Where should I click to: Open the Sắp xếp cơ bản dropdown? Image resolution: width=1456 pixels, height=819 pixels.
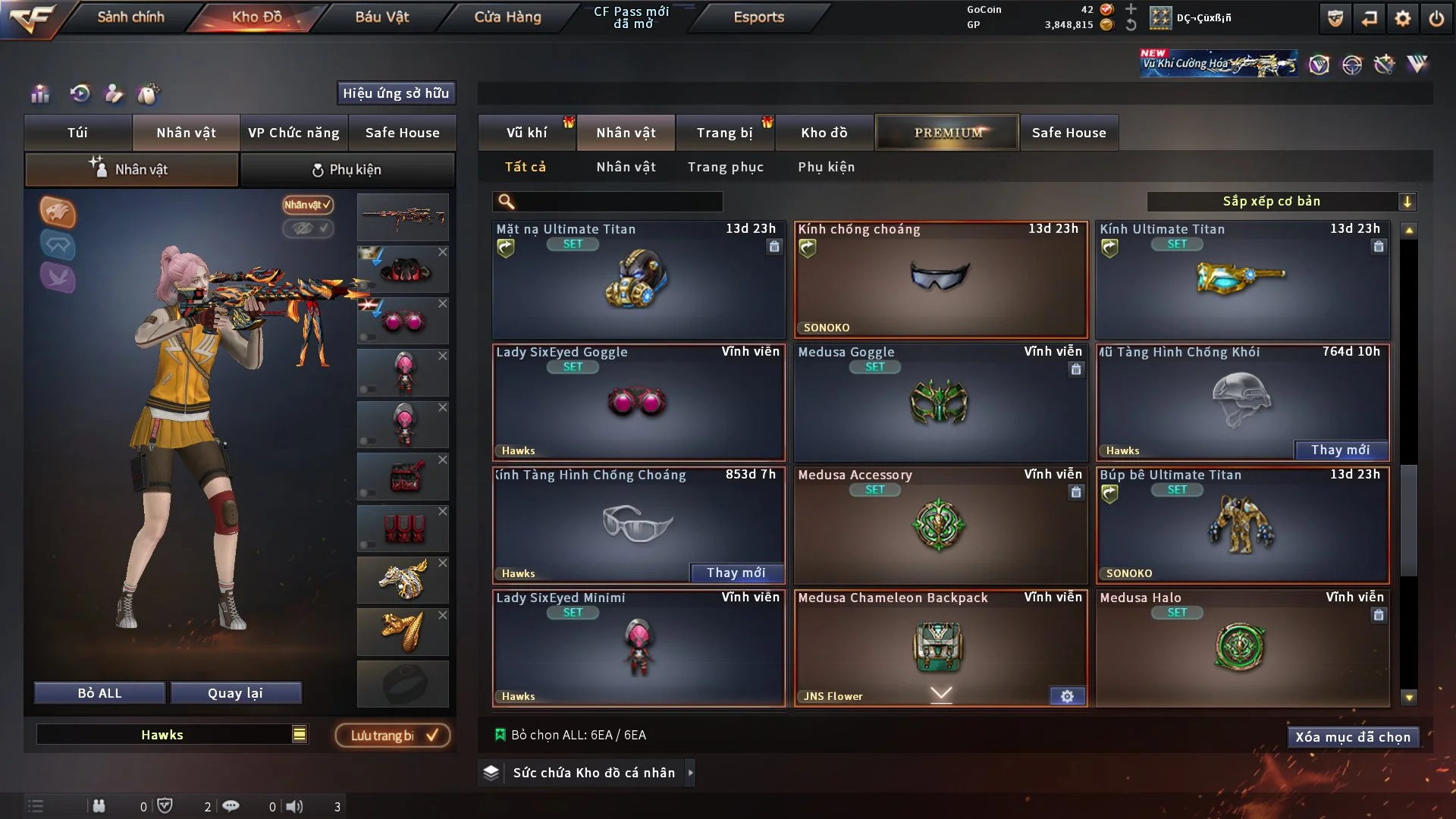(x=1281, y=202)
